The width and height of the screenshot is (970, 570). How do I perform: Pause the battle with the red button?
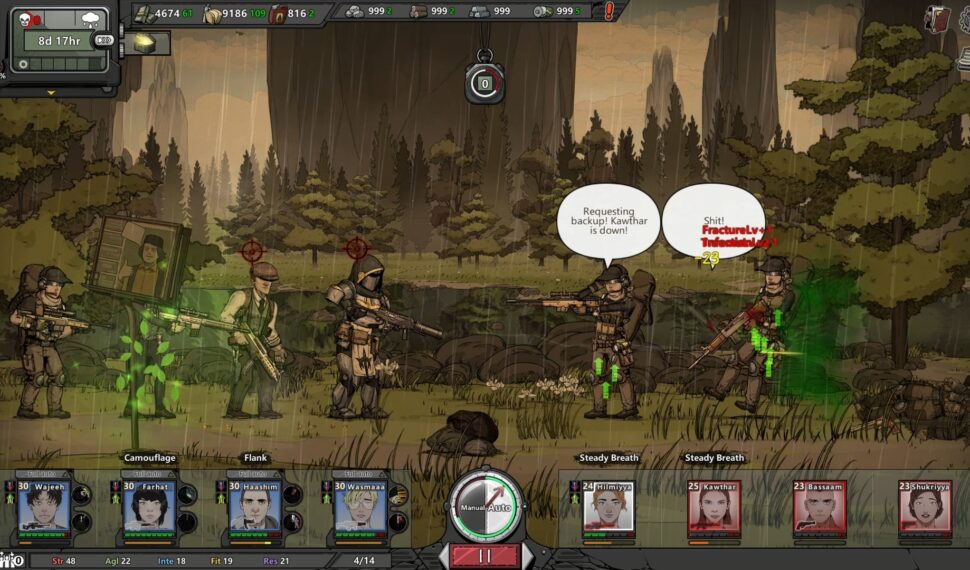(x=485, y=556)
